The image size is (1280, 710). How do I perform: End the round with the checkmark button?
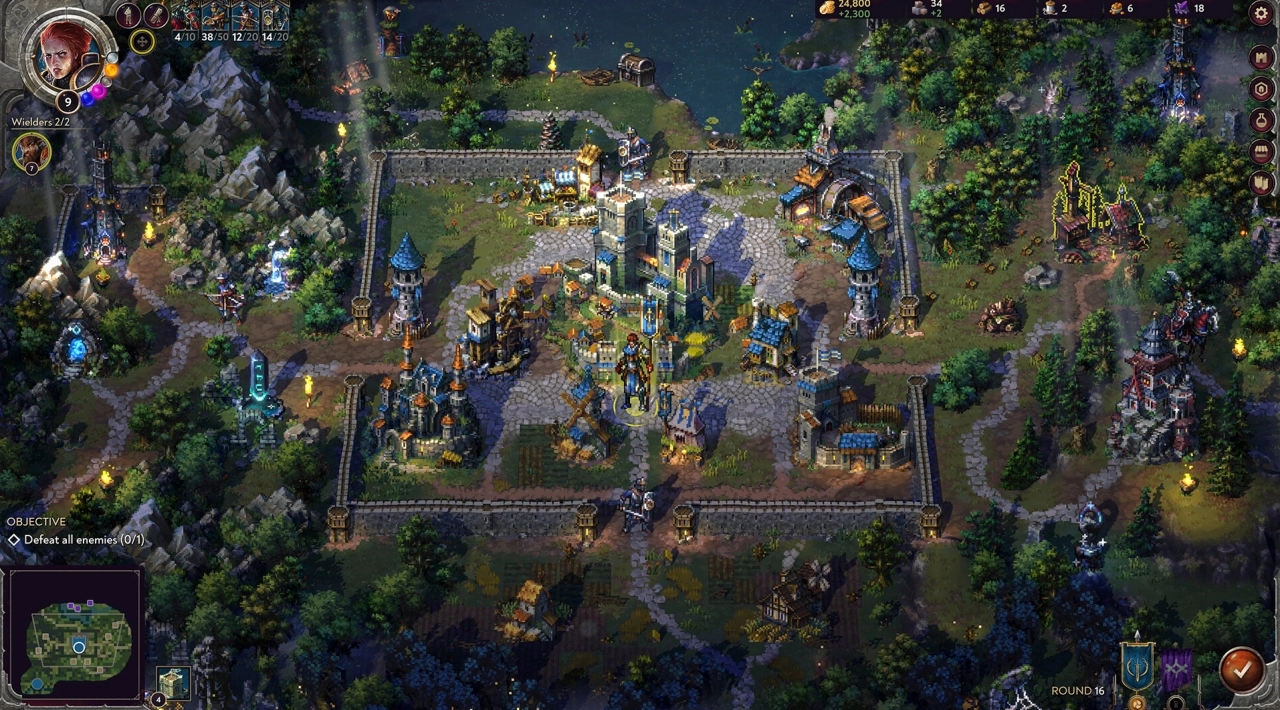[x=1241, y=671]
